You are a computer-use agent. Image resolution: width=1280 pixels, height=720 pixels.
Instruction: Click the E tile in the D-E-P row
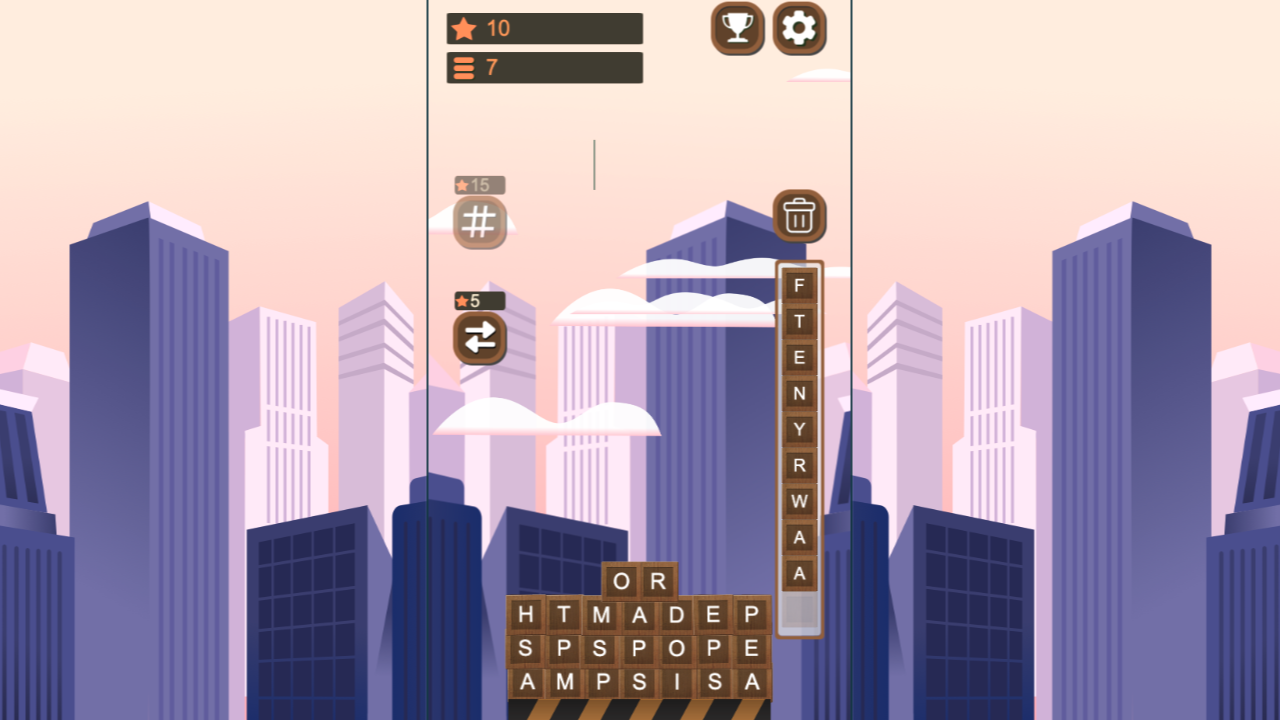[711, 616]
